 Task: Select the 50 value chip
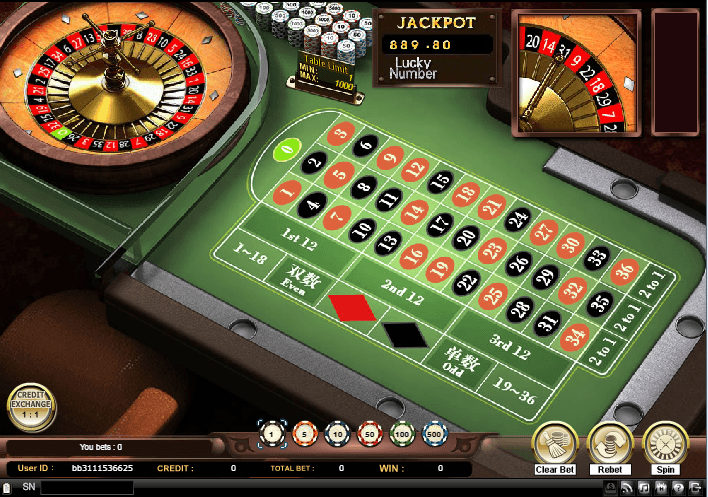pos(369,435)
